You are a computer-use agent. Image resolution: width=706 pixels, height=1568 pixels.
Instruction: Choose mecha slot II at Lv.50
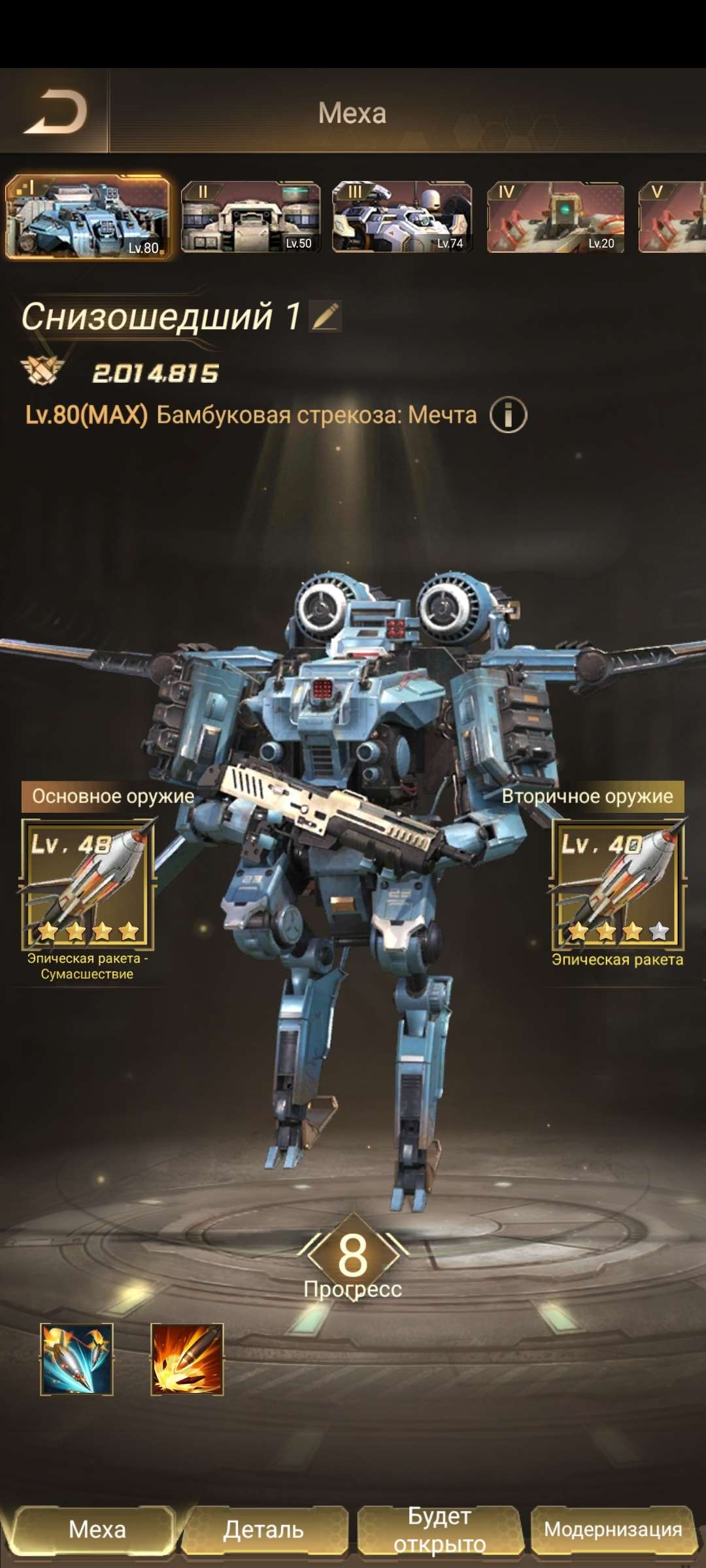(250, 218)
